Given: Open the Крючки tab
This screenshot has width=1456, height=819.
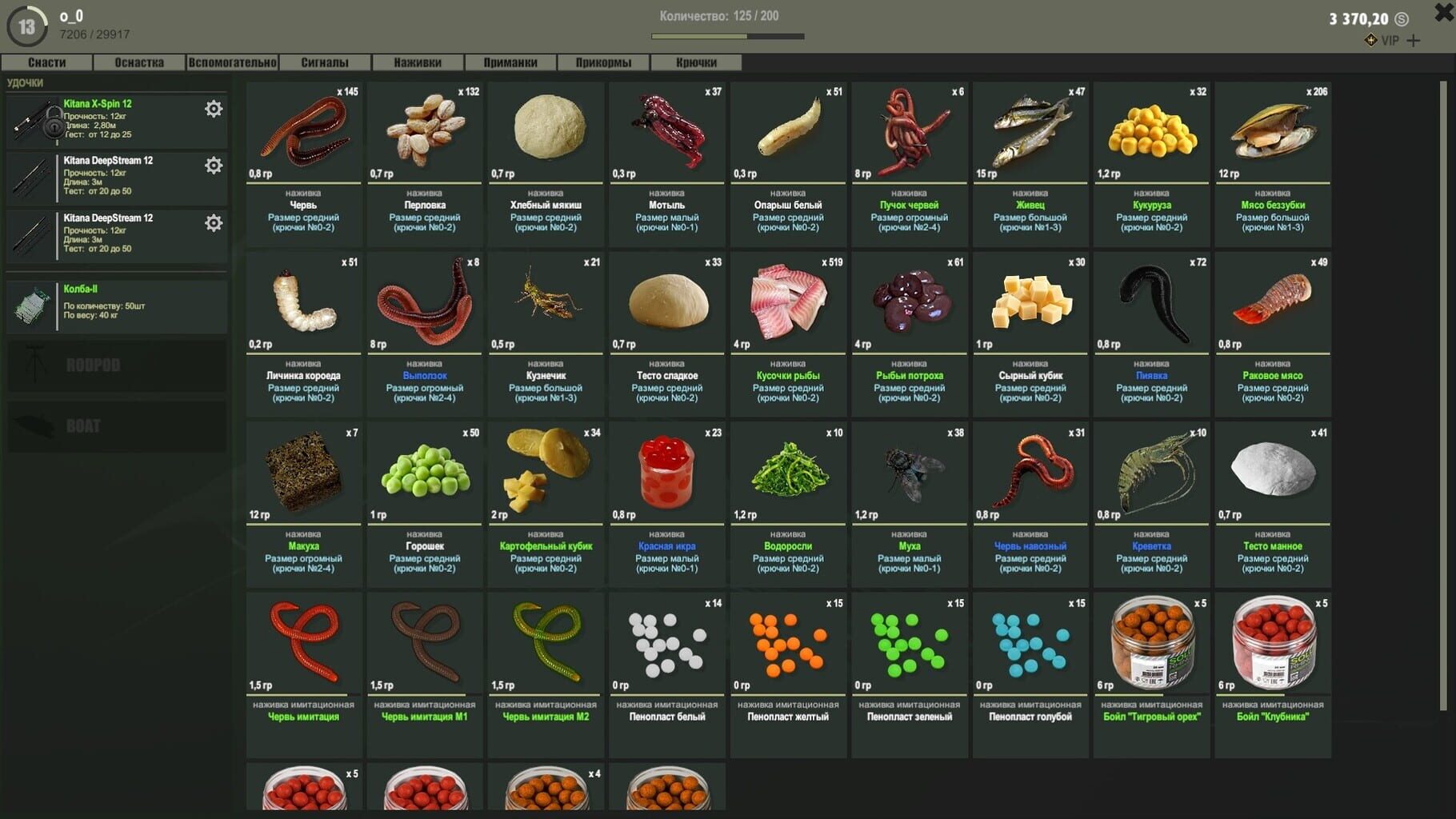Looking at the screenshot, I should tap(696, 62).
